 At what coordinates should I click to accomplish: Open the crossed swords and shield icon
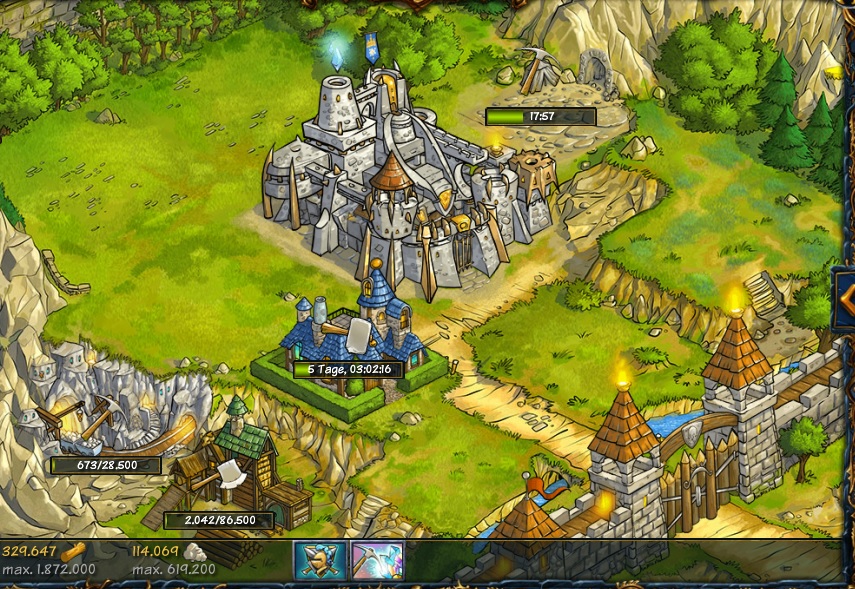[319, 560]
